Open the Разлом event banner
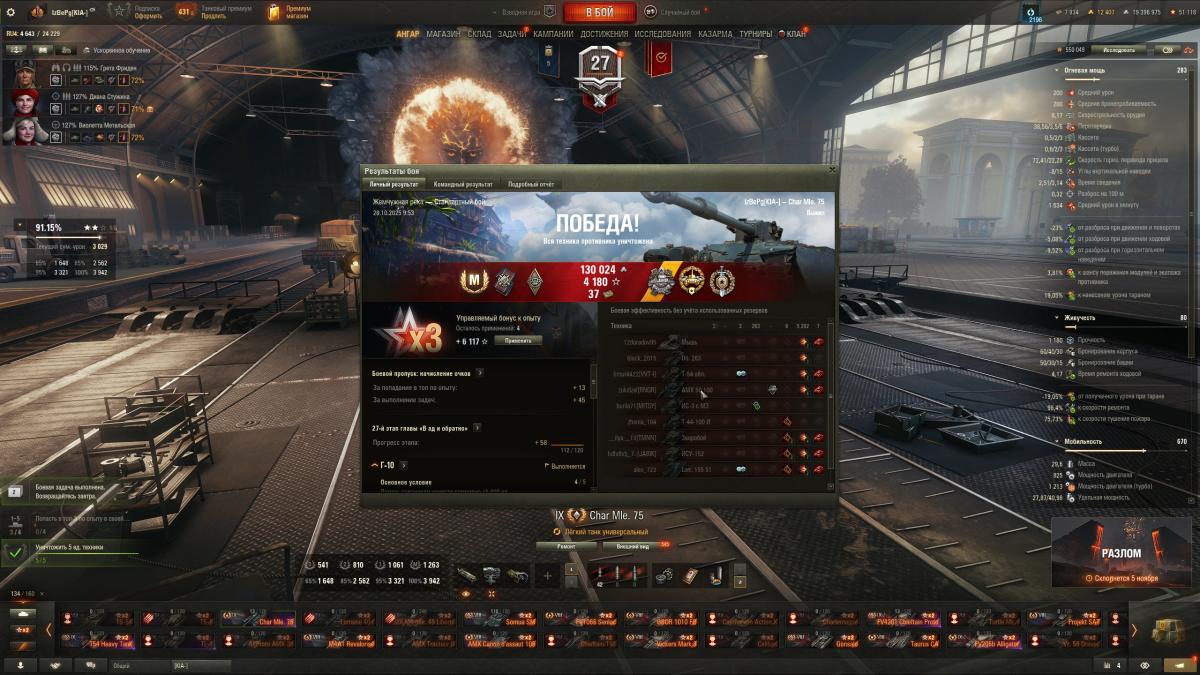Screen dimensions: 1200x675 (x=1121, y=552)
